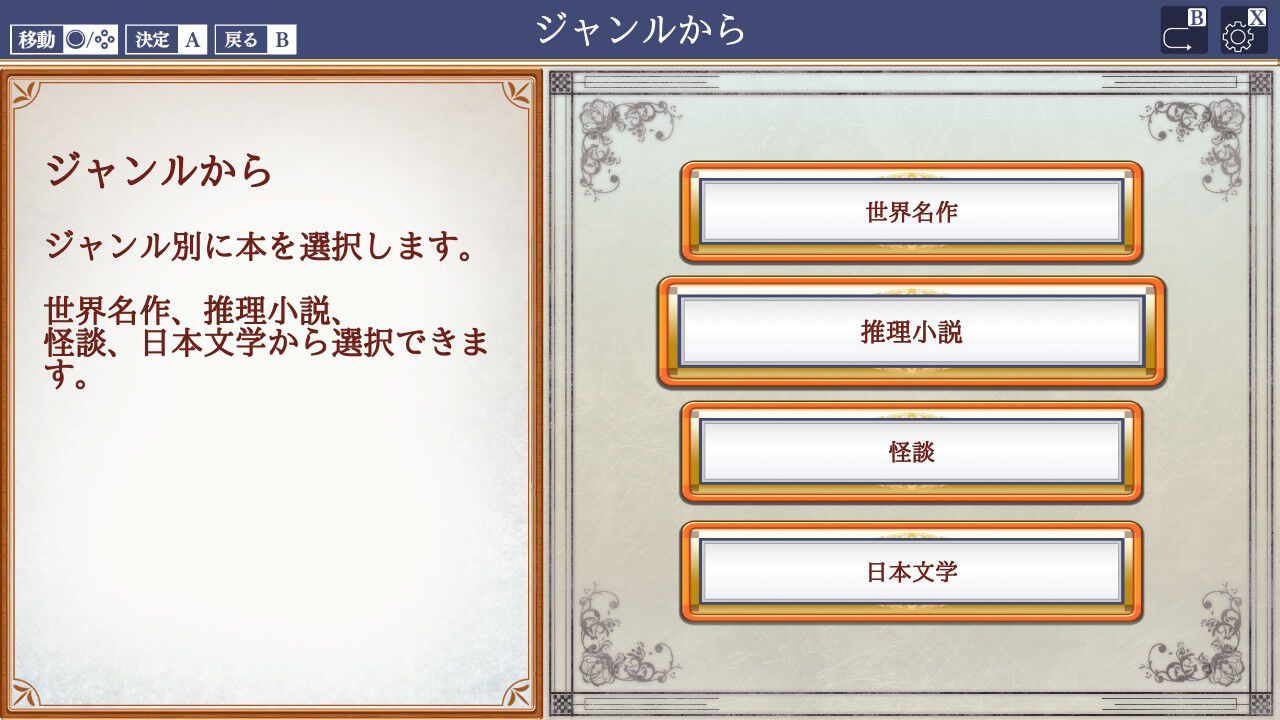
Task: Select the A button badge next to 決定
Action: pos(193,39)
